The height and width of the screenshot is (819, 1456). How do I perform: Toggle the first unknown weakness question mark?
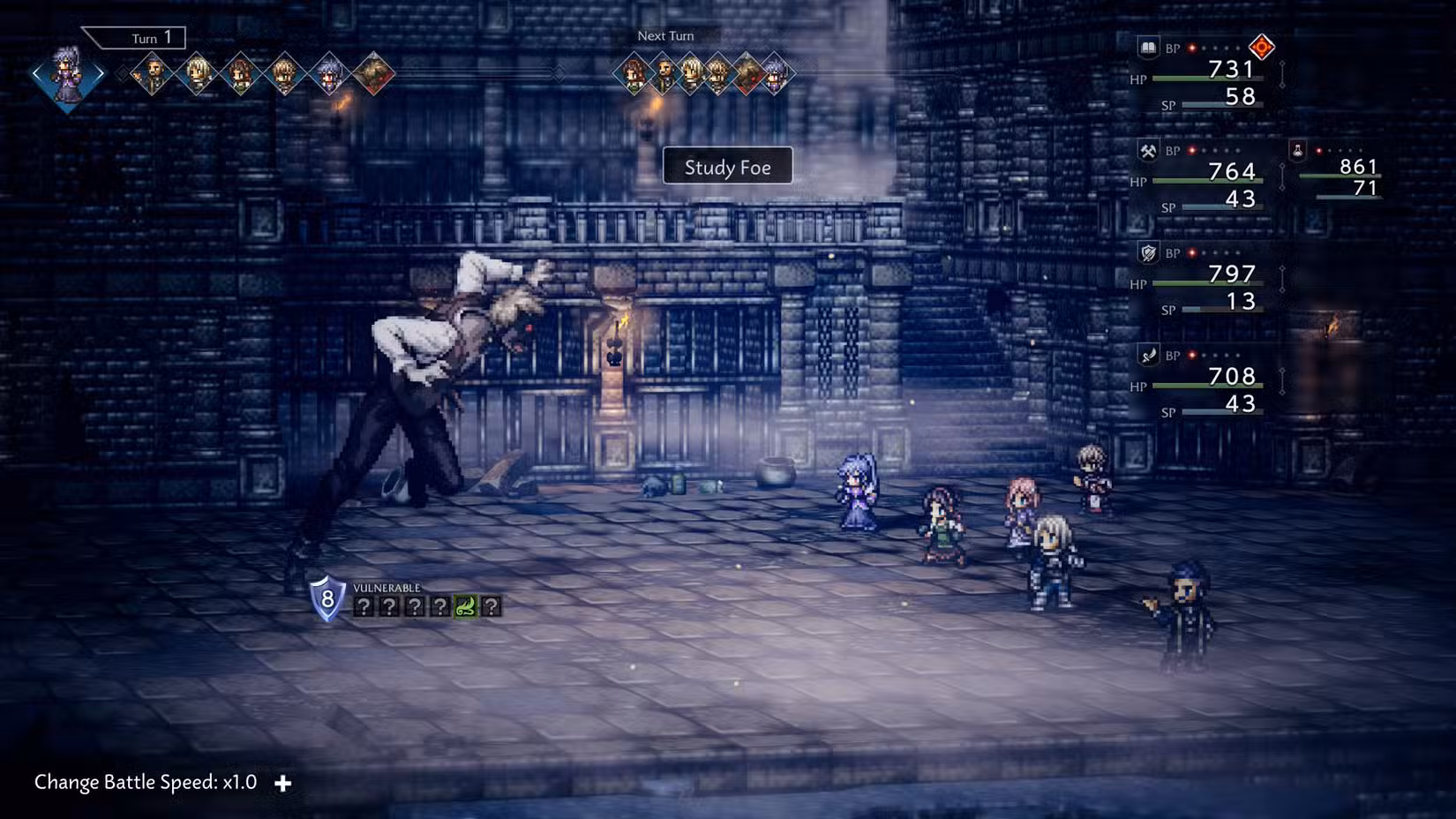[364, 605]
